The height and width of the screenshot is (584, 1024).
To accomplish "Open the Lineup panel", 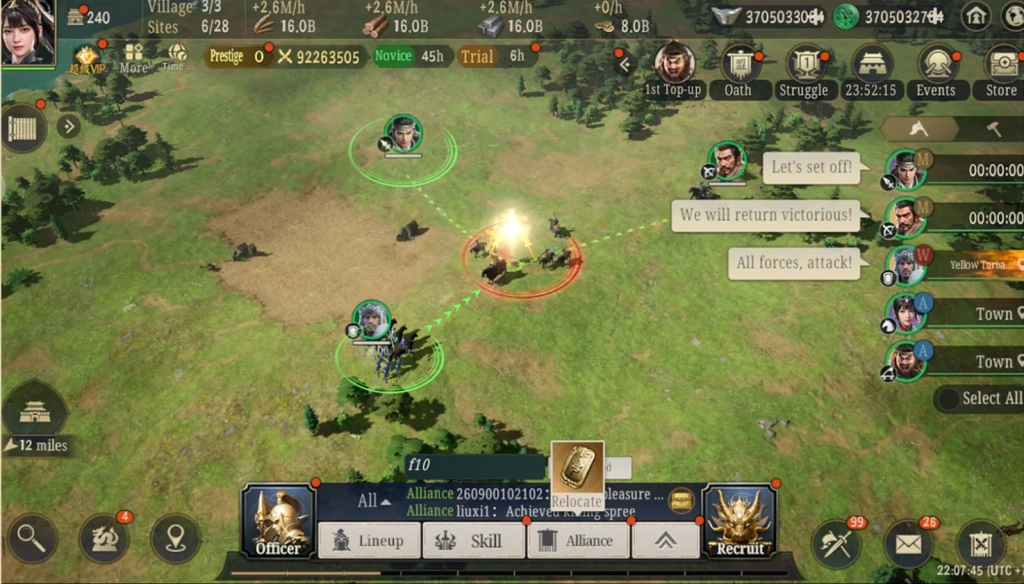I will click(369, 541).
